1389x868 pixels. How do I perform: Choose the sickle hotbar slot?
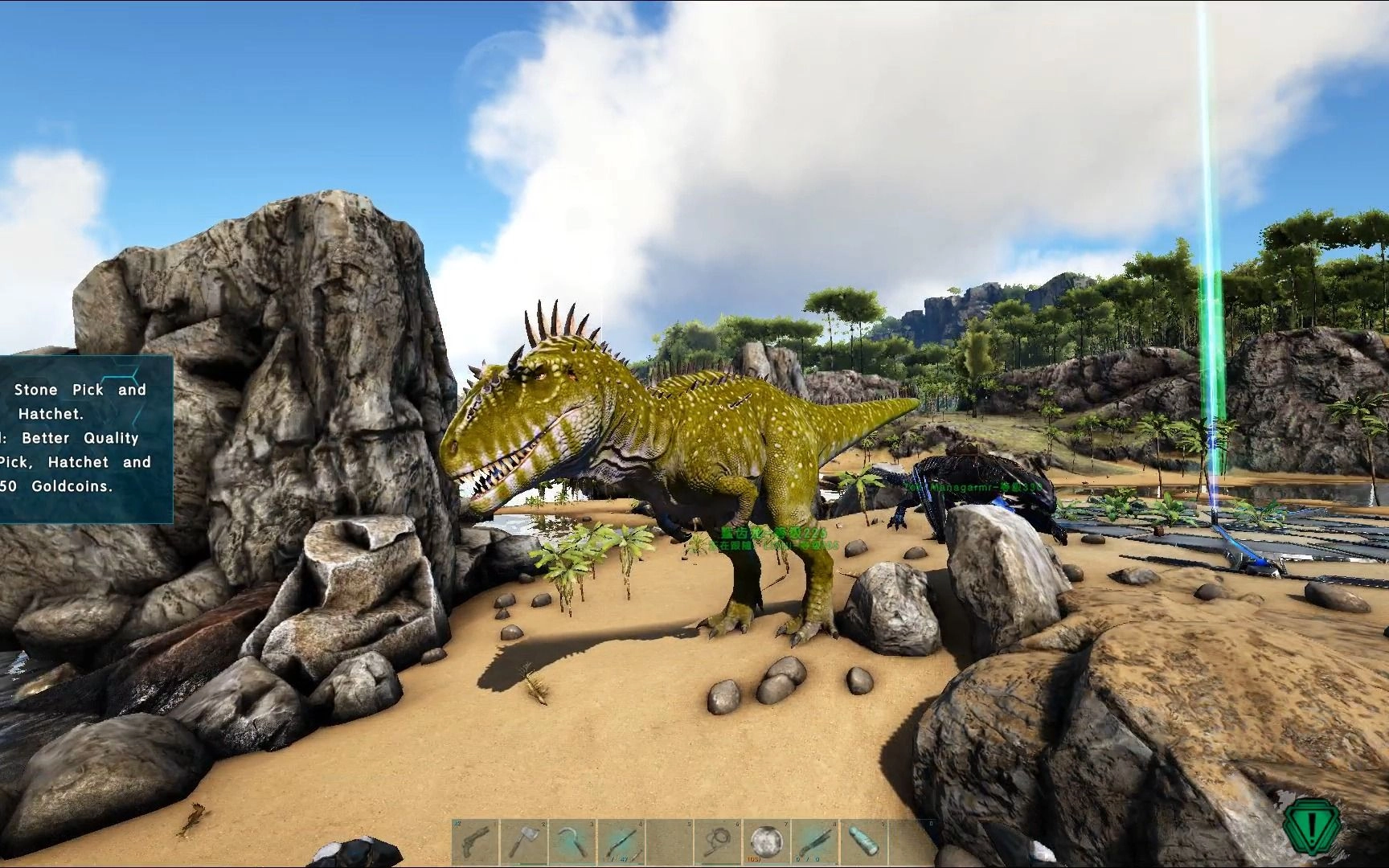(571, 841)
